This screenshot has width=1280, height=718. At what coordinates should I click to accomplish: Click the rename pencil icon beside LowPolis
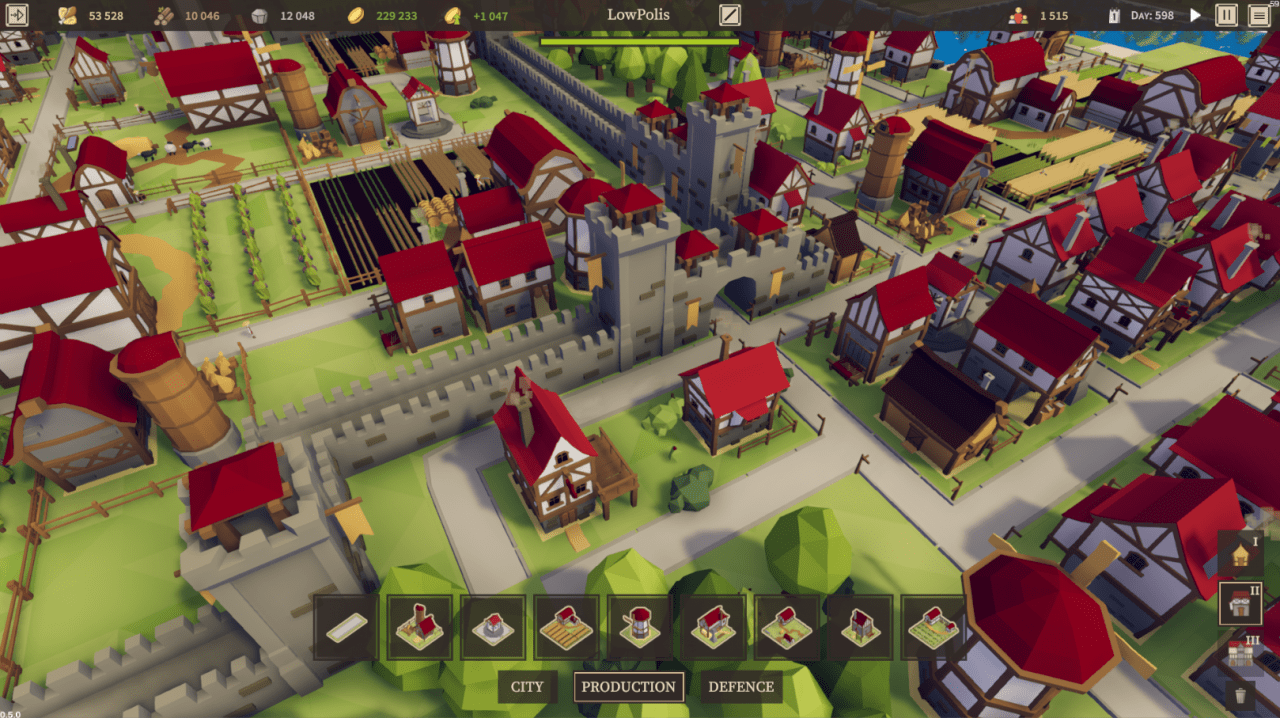pos(730,15)
